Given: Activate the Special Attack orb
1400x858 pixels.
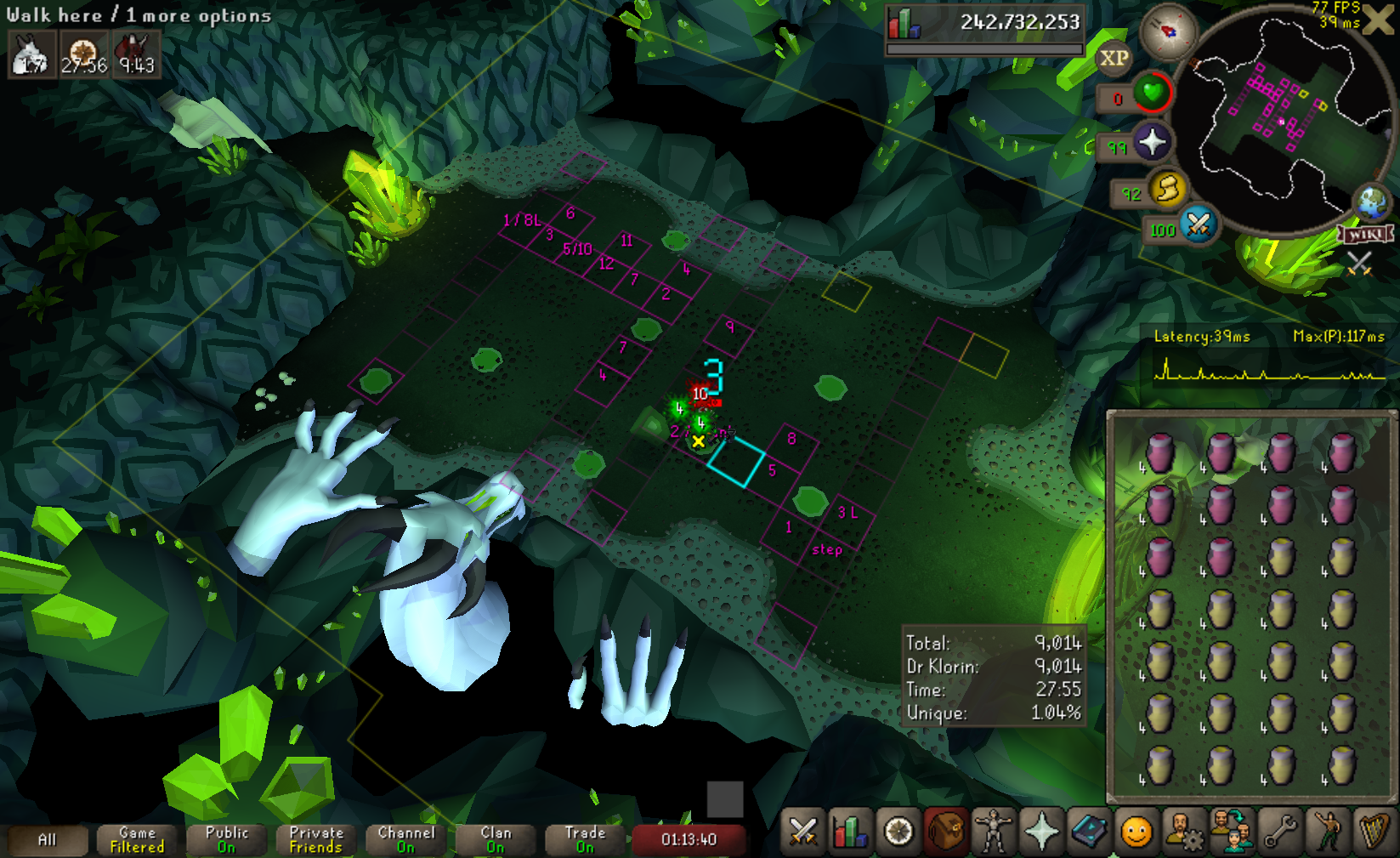Looking at the screenshot, I should 1199,224.
